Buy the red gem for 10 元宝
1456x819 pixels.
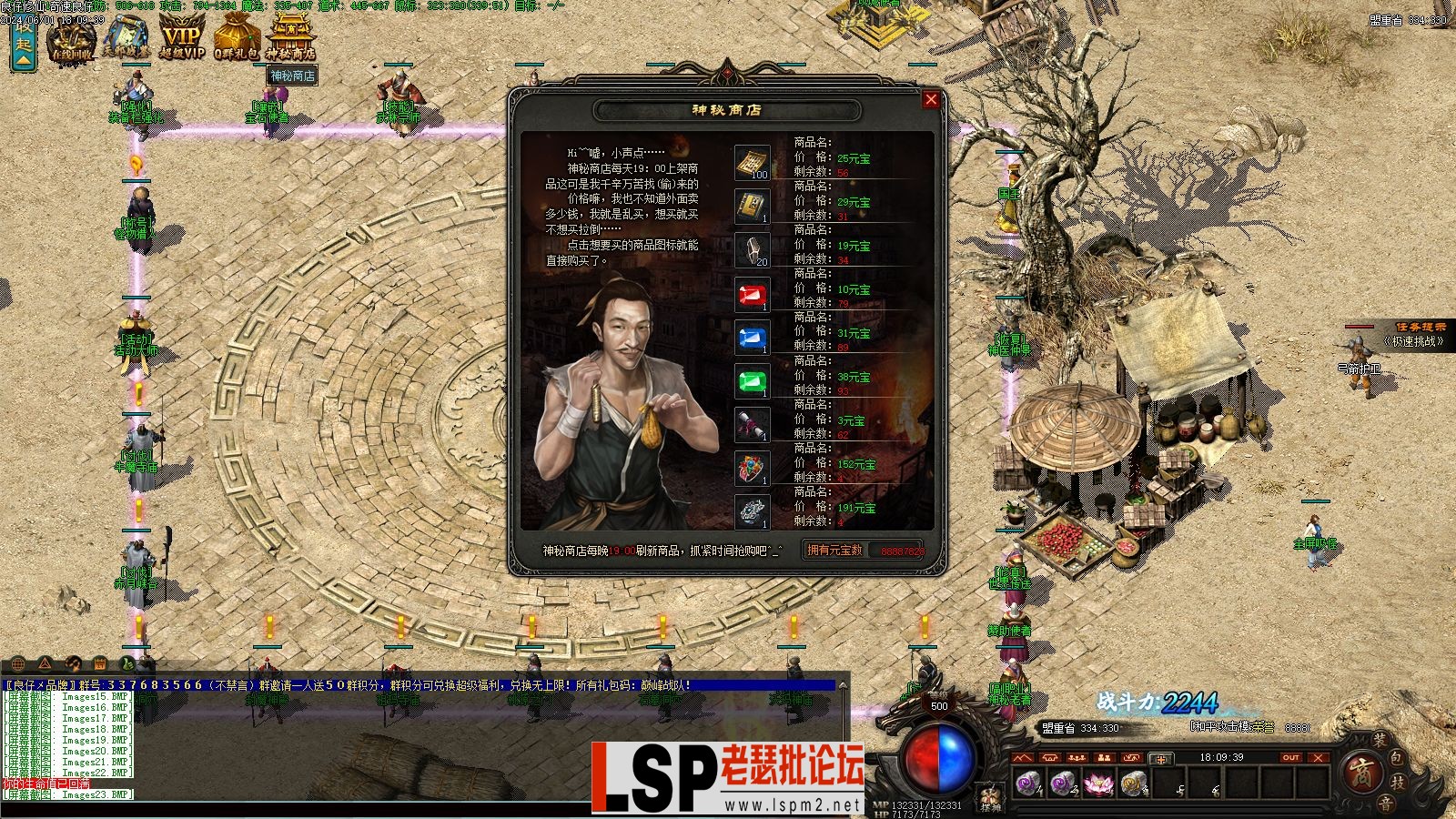pos(752,295)
